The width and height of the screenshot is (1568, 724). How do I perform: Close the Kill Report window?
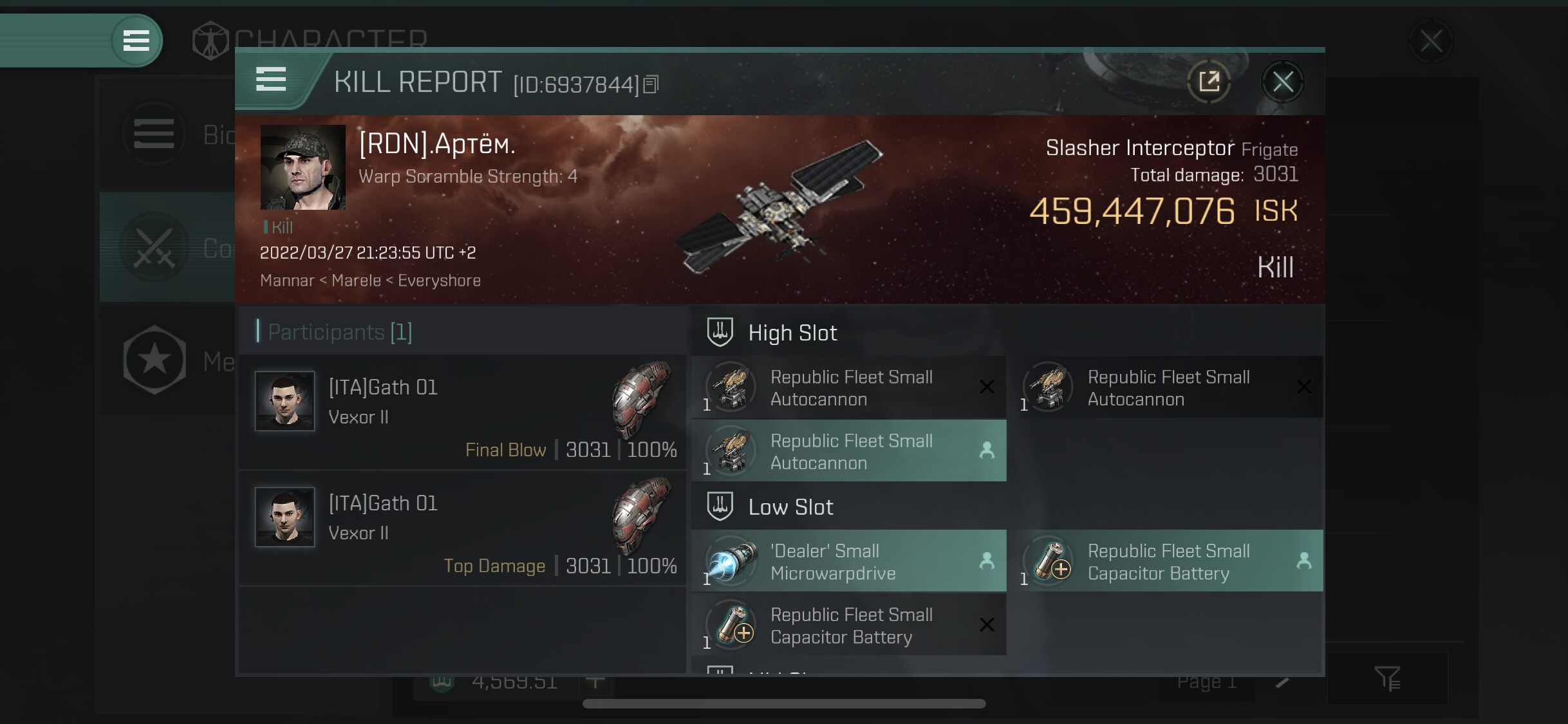(x=1282, y=82)
